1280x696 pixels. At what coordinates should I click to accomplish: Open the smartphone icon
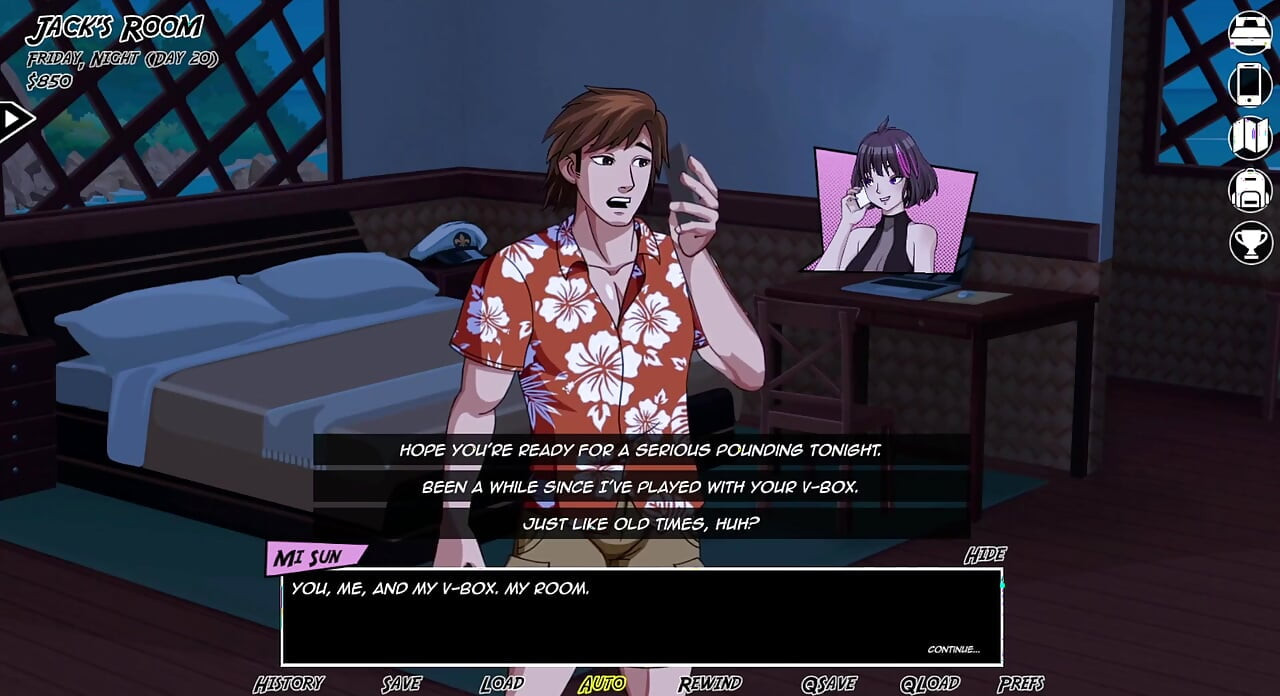[1250, 85]
